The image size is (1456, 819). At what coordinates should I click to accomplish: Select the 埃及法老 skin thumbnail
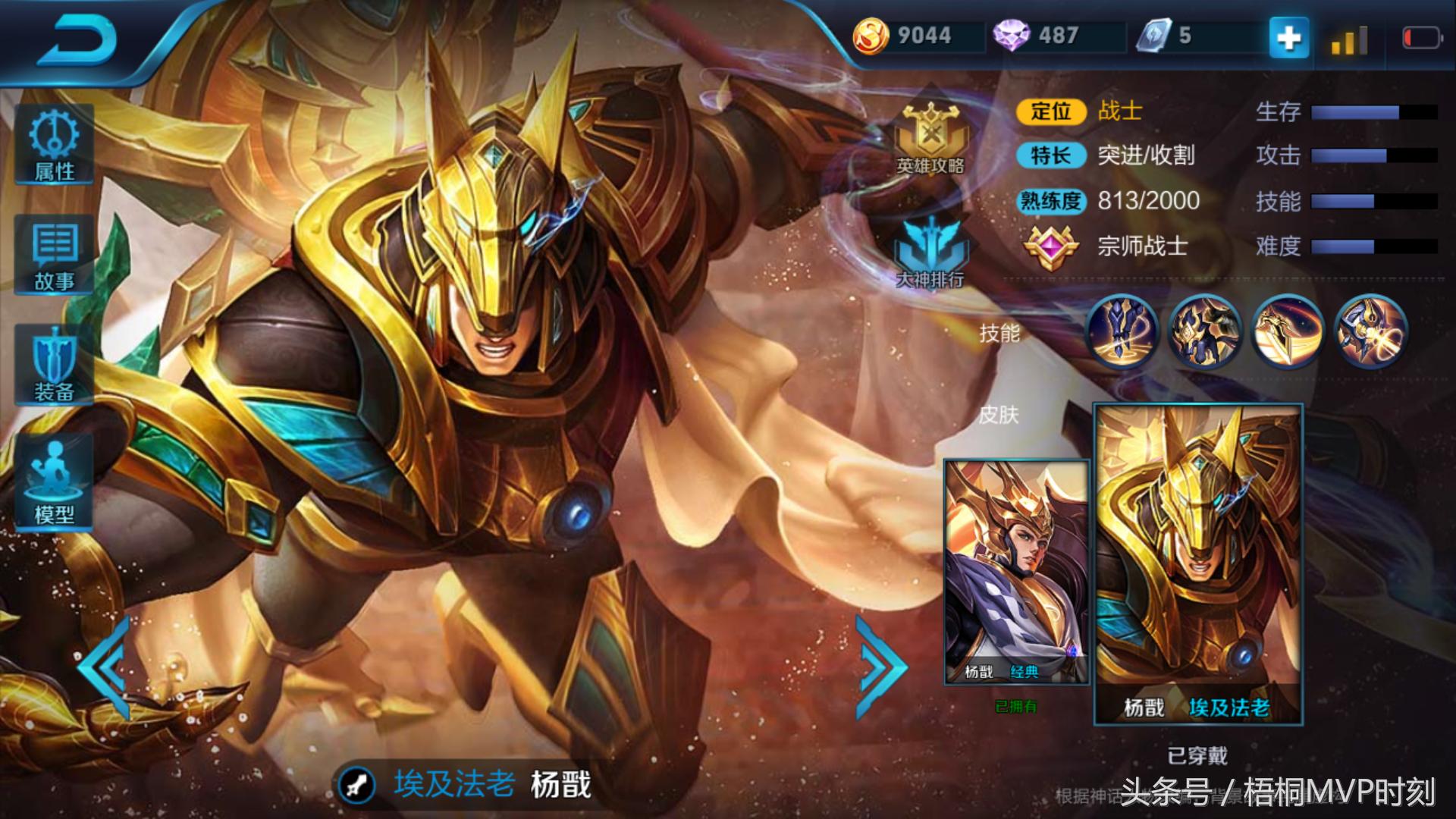point(1197,564)
